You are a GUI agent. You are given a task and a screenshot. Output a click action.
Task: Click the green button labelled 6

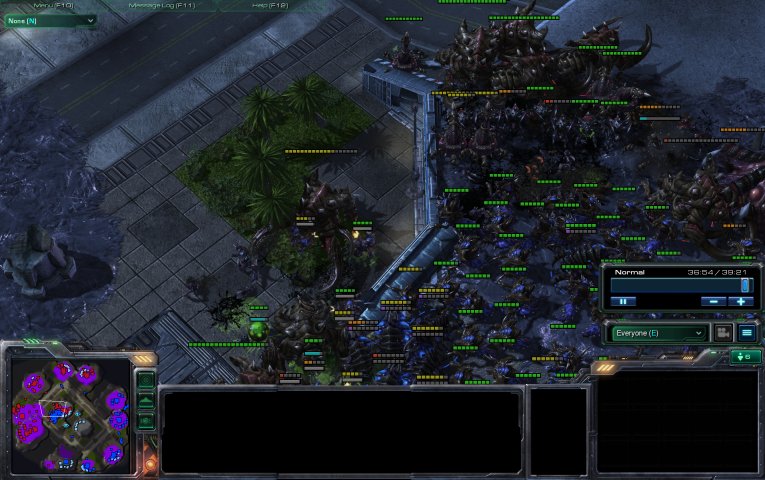pos(745,357)
